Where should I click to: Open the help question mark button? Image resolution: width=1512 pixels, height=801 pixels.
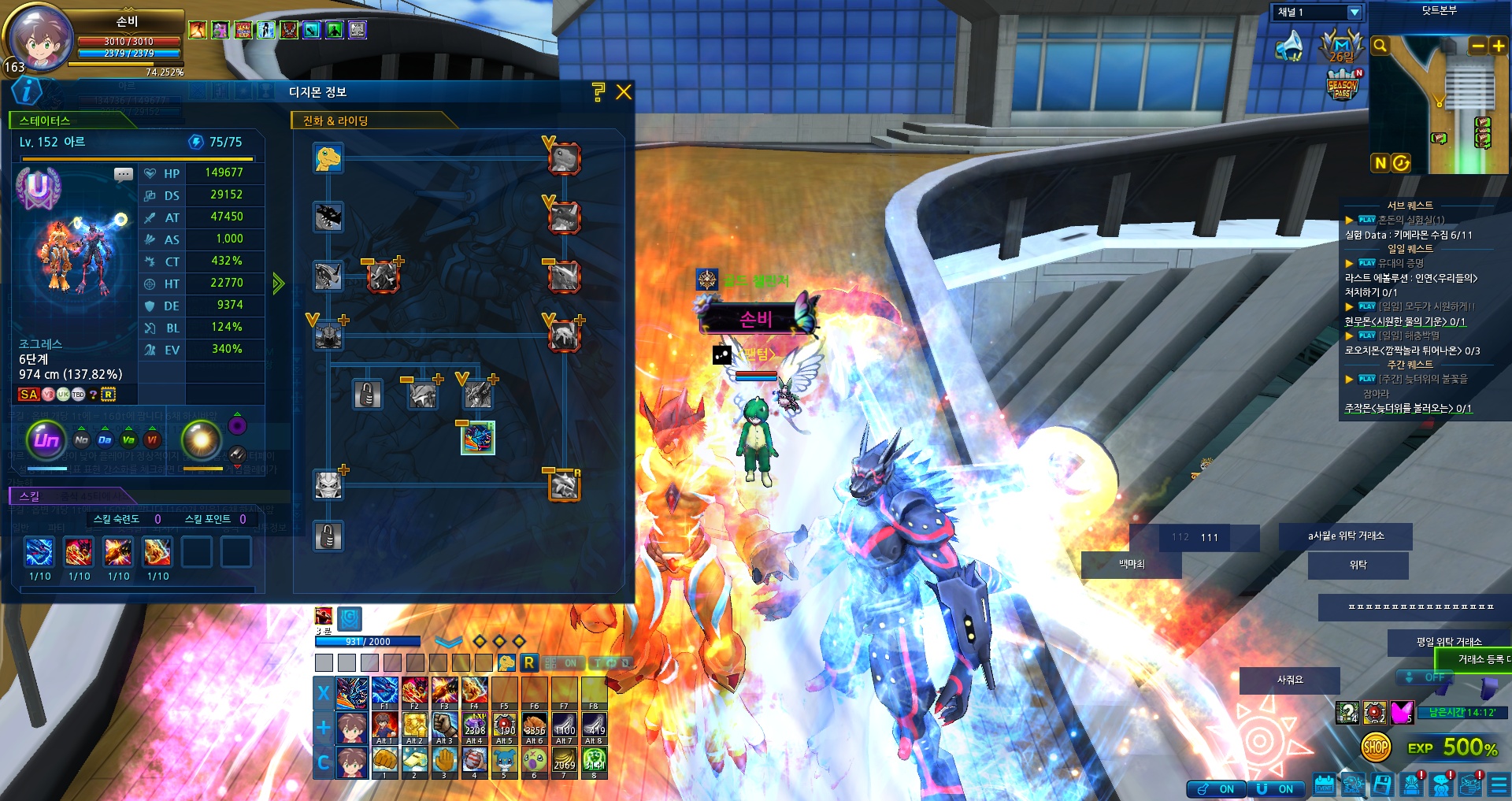click(598, 92)
